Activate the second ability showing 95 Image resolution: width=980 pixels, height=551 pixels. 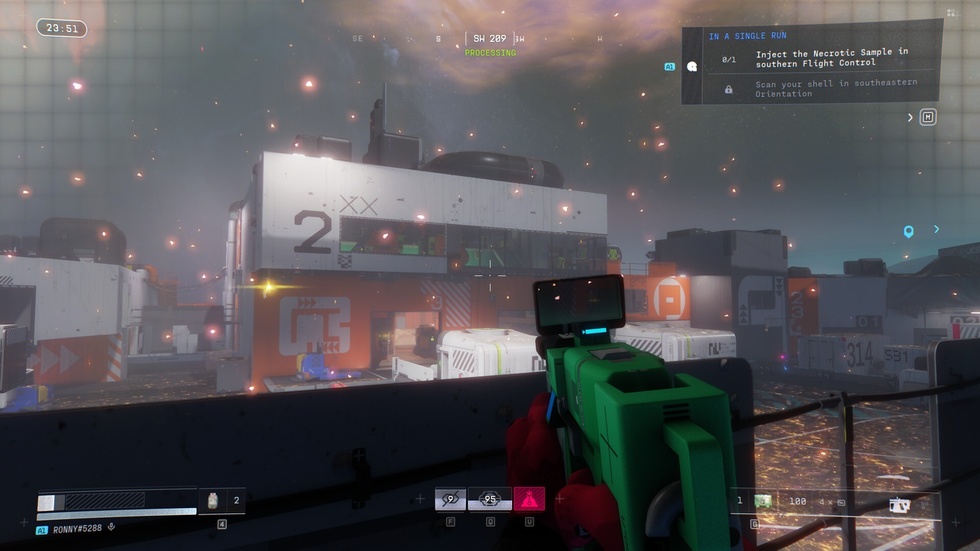[x=490, y=499]
